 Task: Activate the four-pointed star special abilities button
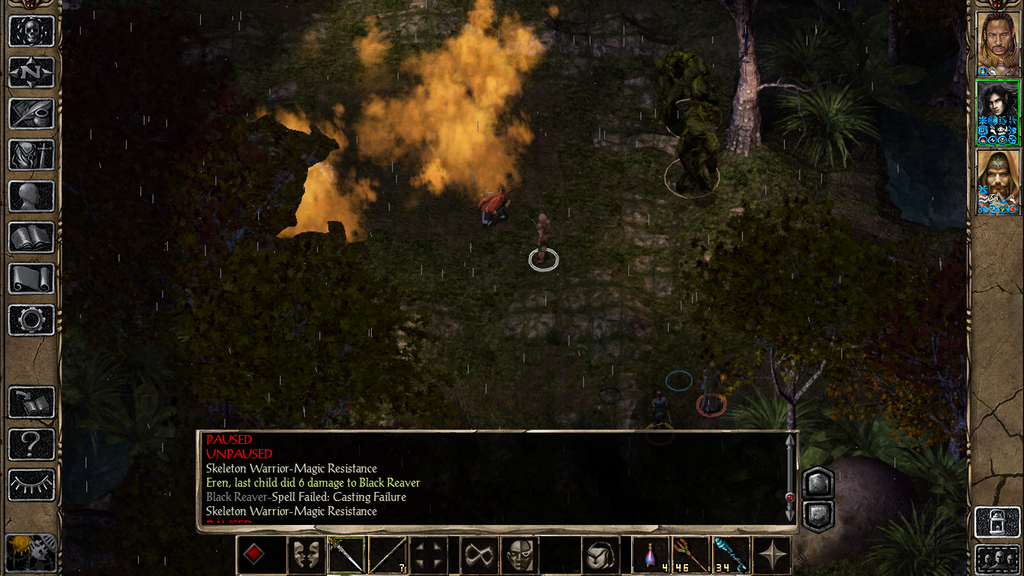(772, 555)
